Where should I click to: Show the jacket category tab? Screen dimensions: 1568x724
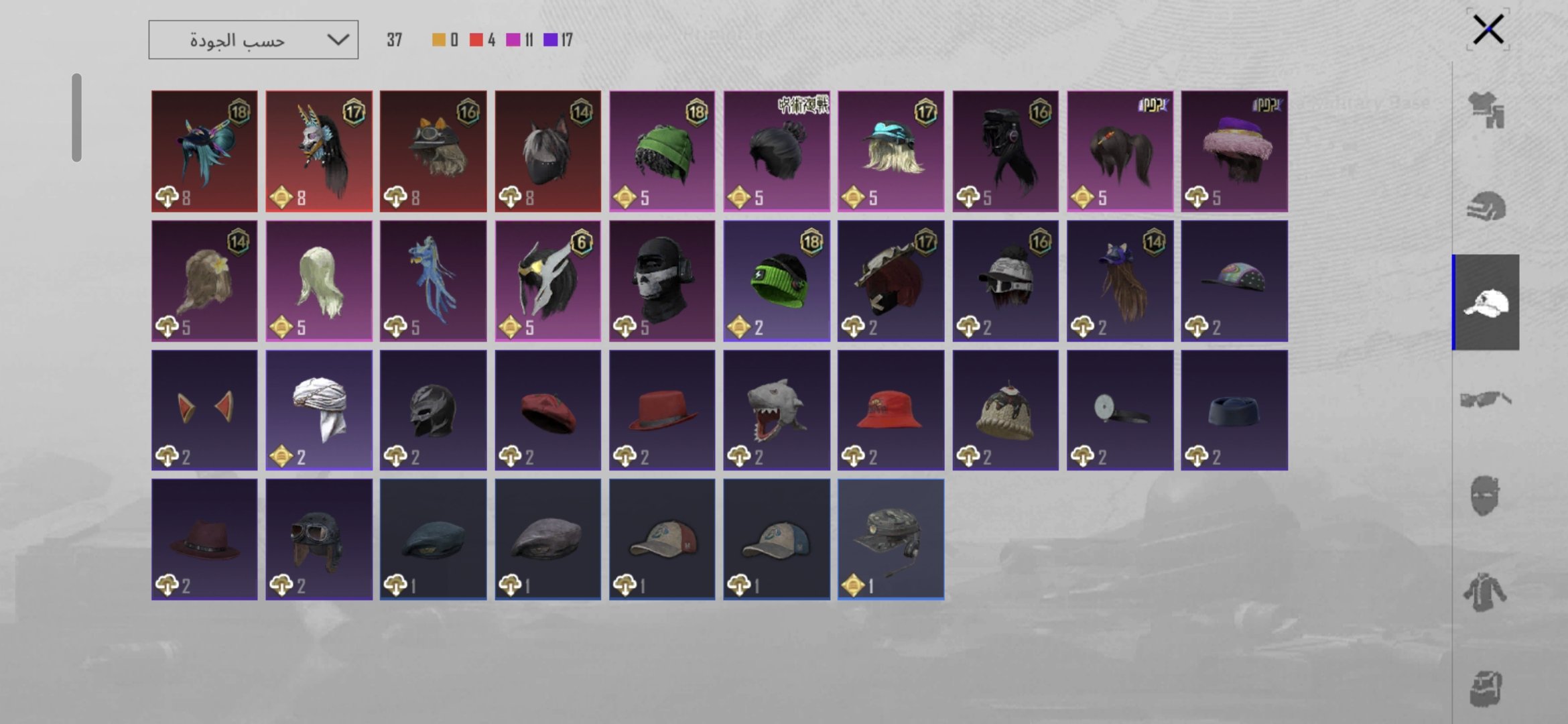[1486, 593]
